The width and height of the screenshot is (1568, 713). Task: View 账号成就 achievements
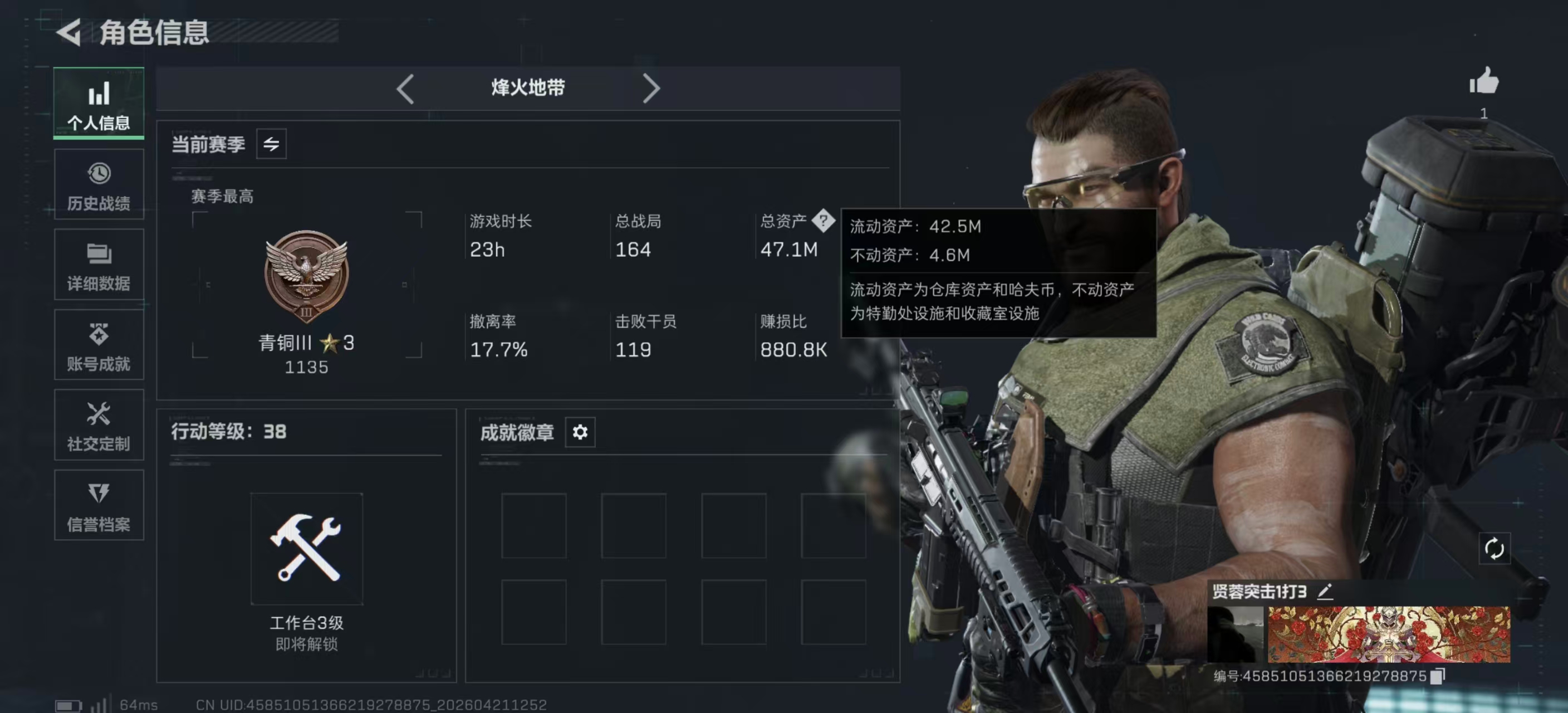click(x=99, y=345)
